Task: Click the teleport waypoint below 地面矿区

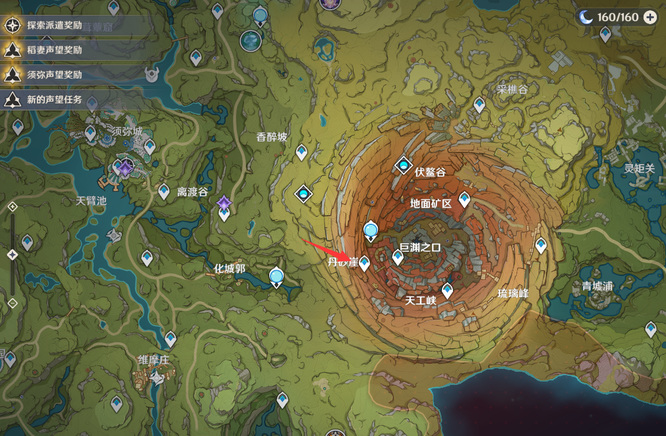Action: point(464,200)
